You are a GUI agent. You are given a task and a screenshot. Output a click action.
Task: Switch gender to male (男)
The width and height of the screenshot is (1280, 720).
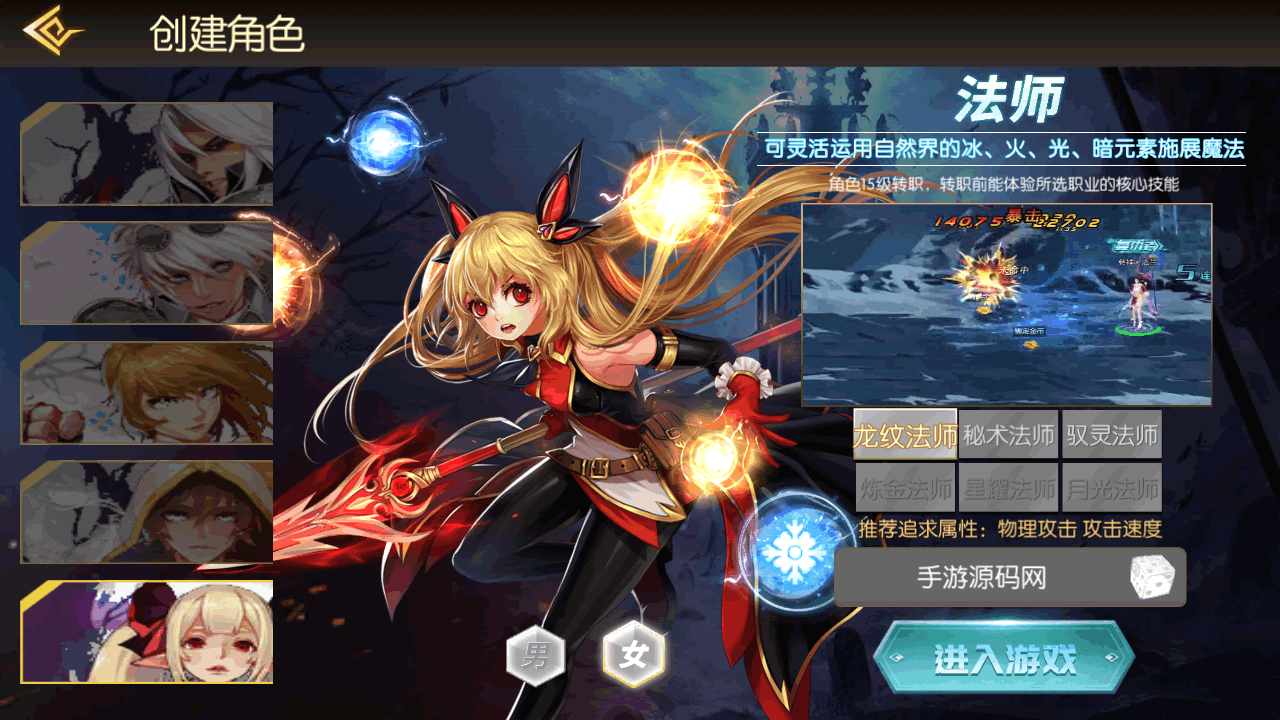tap(536, 656)
